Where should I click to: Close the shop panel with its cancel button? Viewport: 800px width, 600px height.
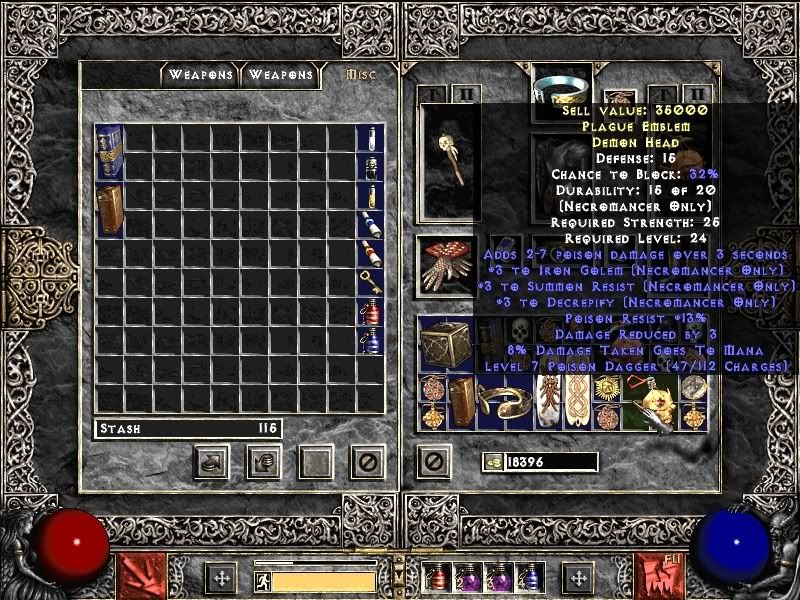coord(367,461)
